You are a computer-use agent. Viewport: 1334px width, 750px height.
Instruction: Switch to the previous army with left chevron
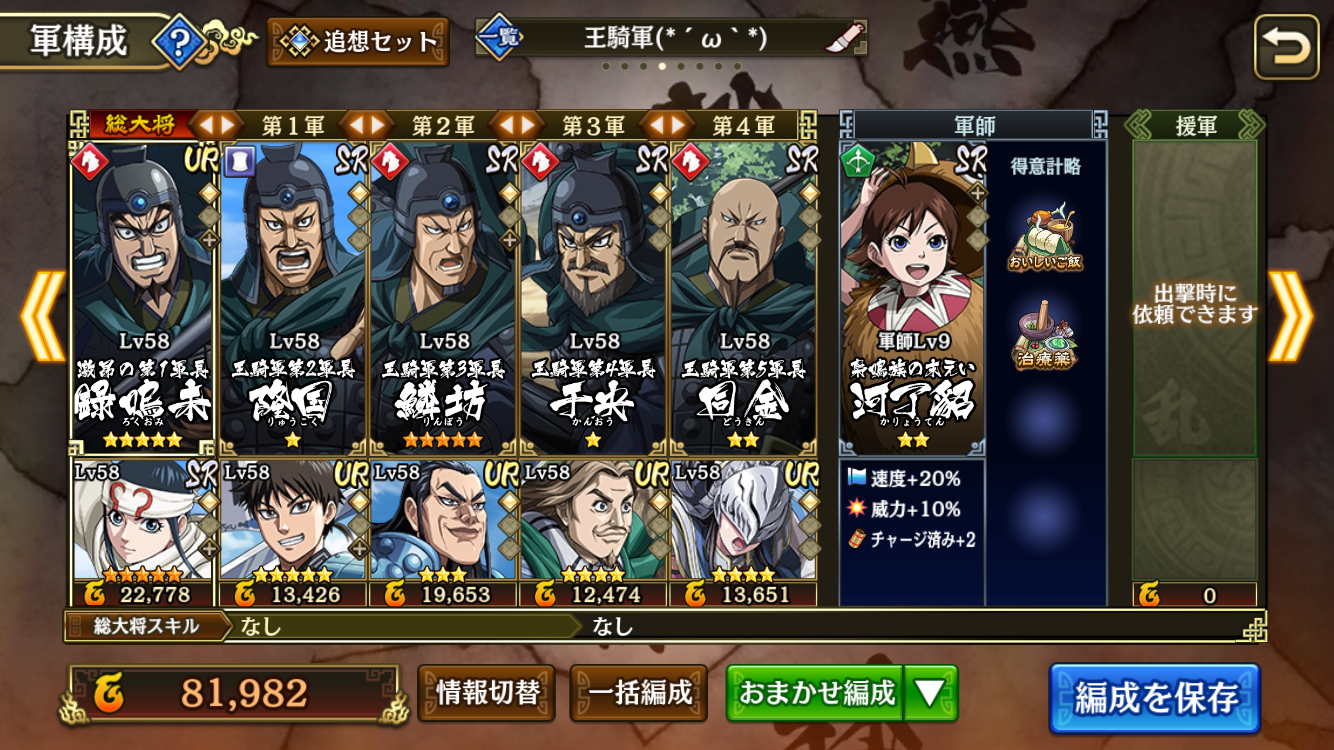pos(42,315)
